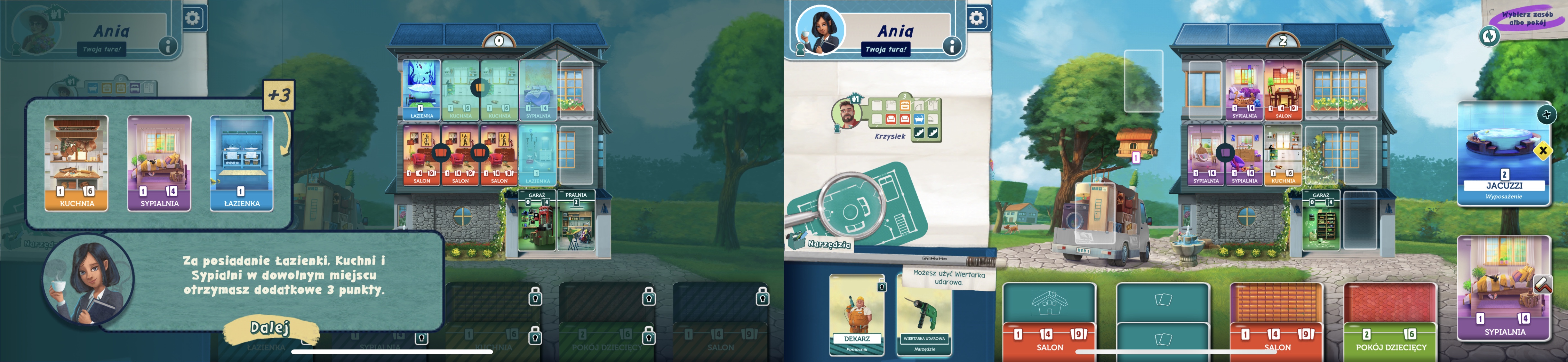This screenshot has width=1568, height=362.
Task: Click the green circular arrows swap icon
Action: tap(1489, 36)
